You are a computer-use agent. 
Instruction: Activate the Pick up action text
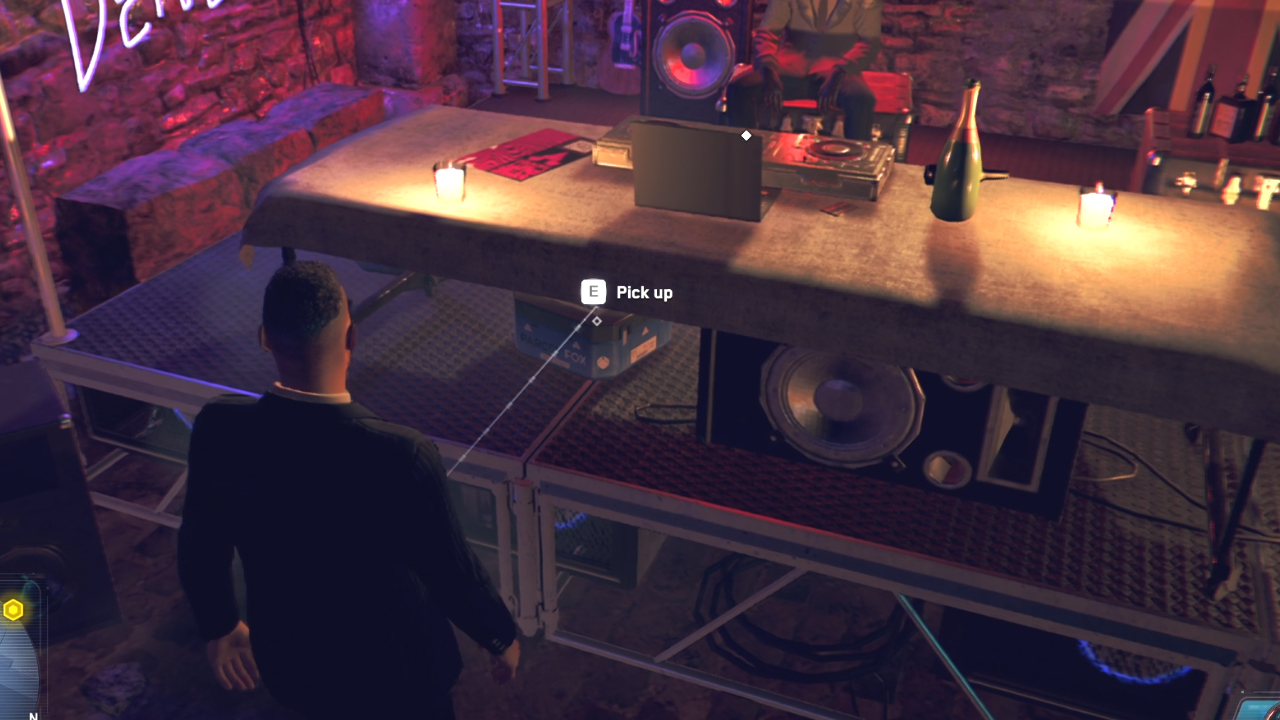[x=643, y=292]
